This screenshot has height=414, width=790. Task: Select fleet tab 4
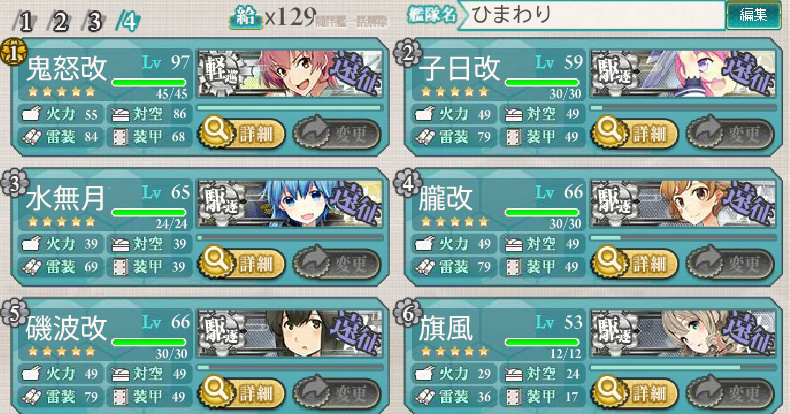[x=127, y=20]
